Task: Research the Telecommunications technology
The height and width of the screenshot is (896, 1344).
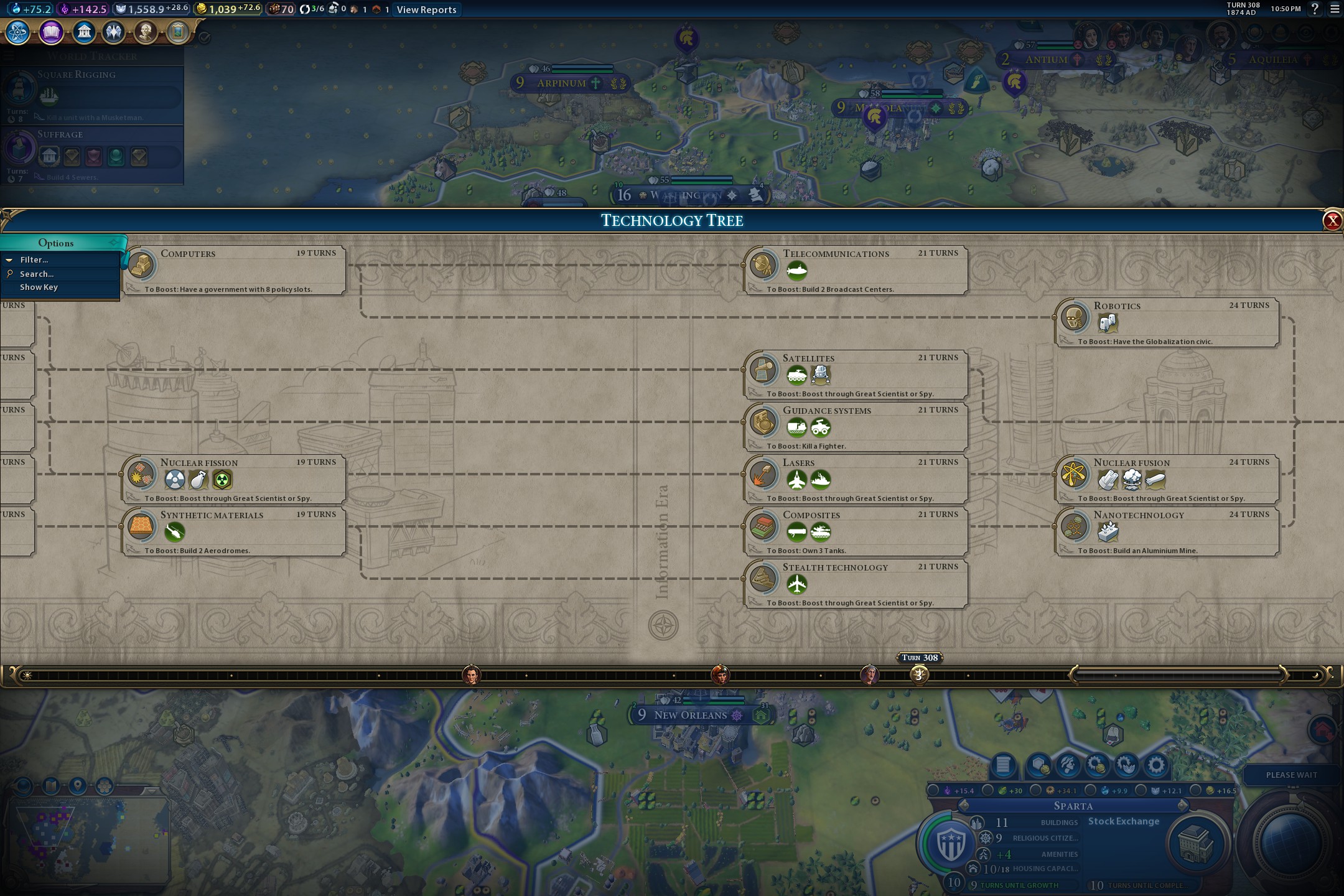Action: click(856, 269)
